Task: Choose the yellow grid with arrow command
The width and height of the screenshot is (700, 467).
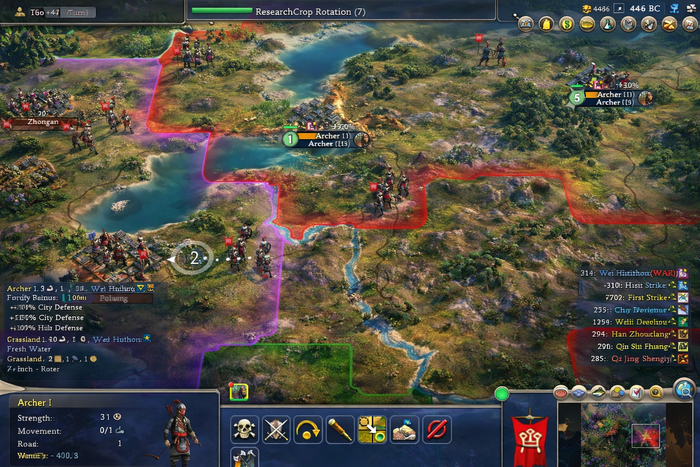Action: tap(372, 430)
